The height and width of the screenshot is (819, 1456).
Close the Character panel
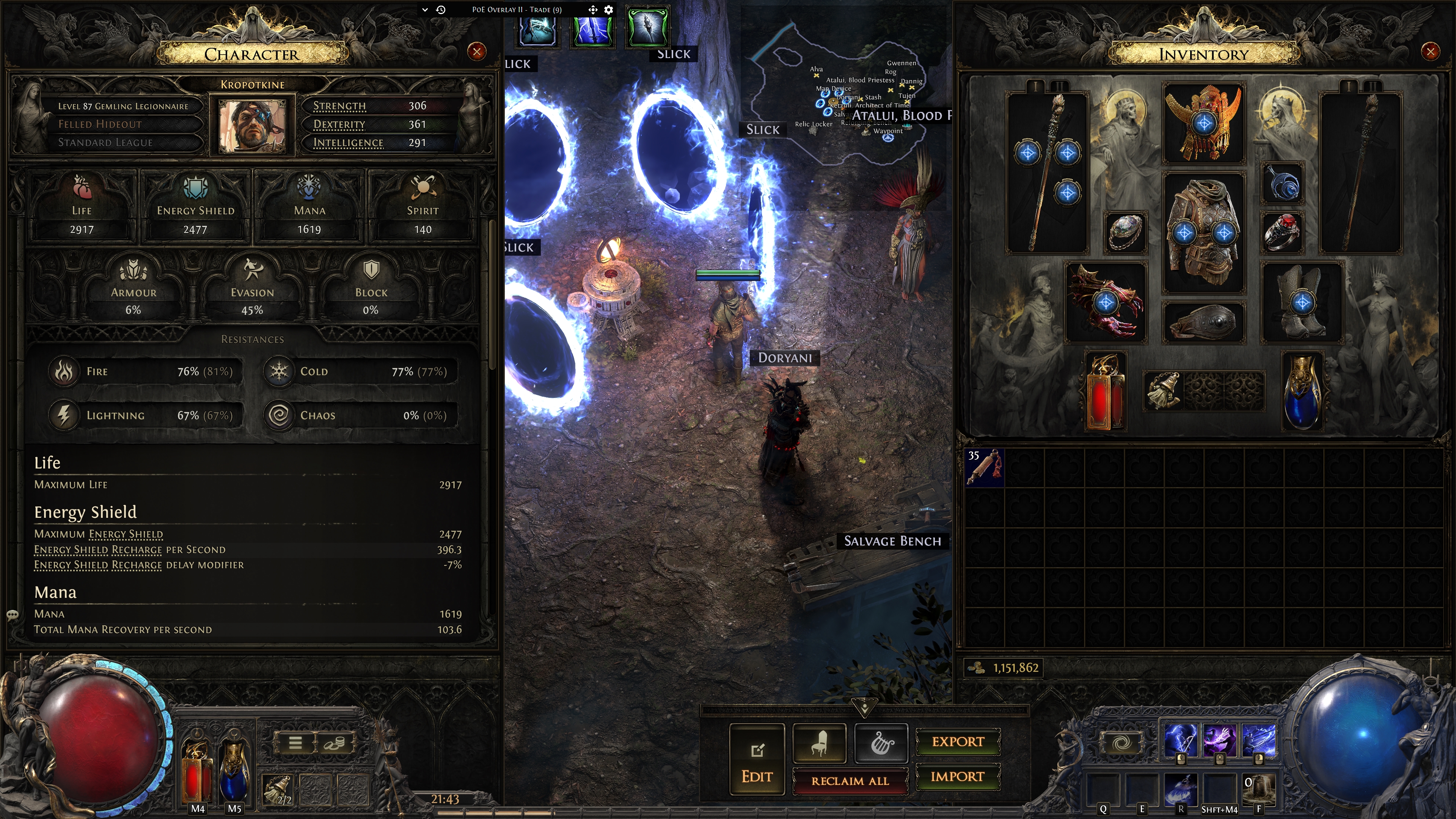(476, 52)
